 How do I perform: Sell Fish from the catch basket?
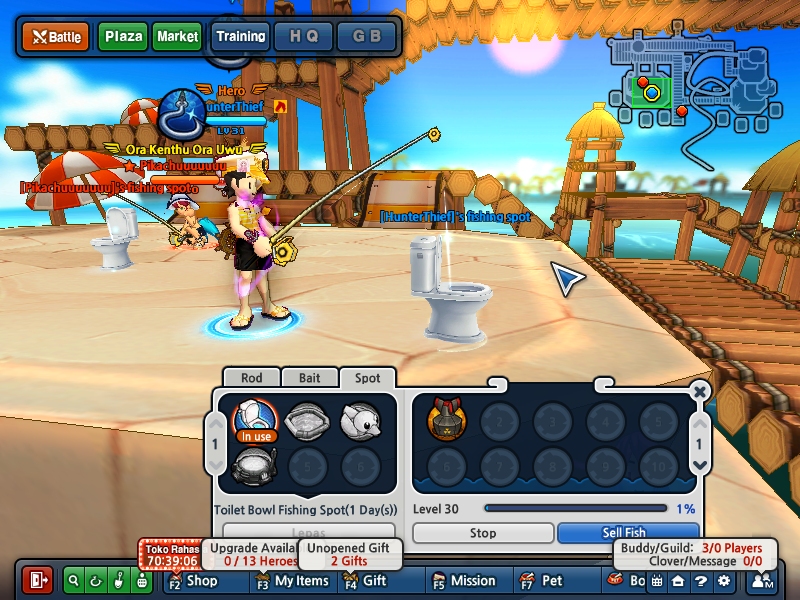627,533
